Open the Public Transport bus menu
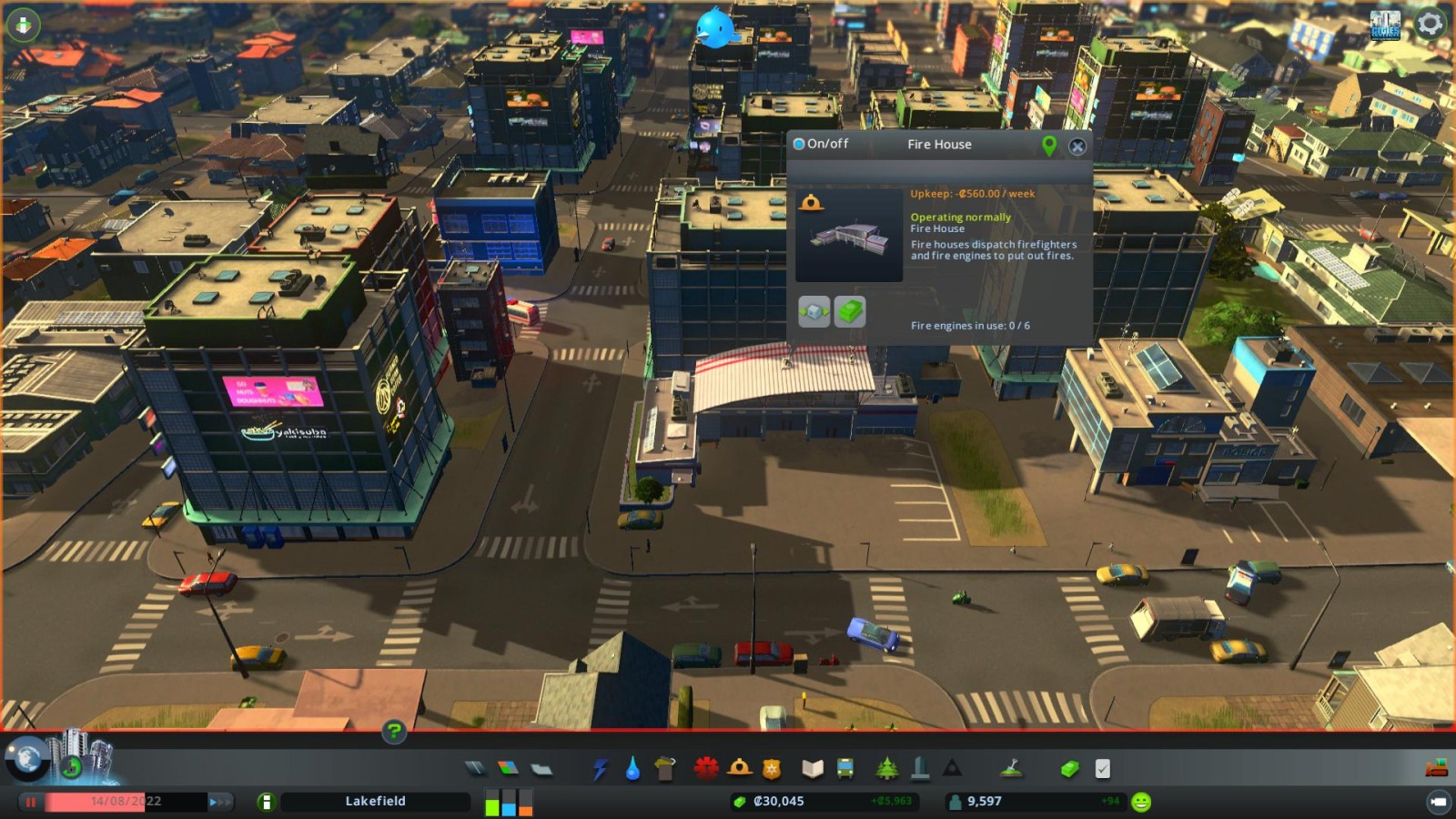 pos(845,769)
